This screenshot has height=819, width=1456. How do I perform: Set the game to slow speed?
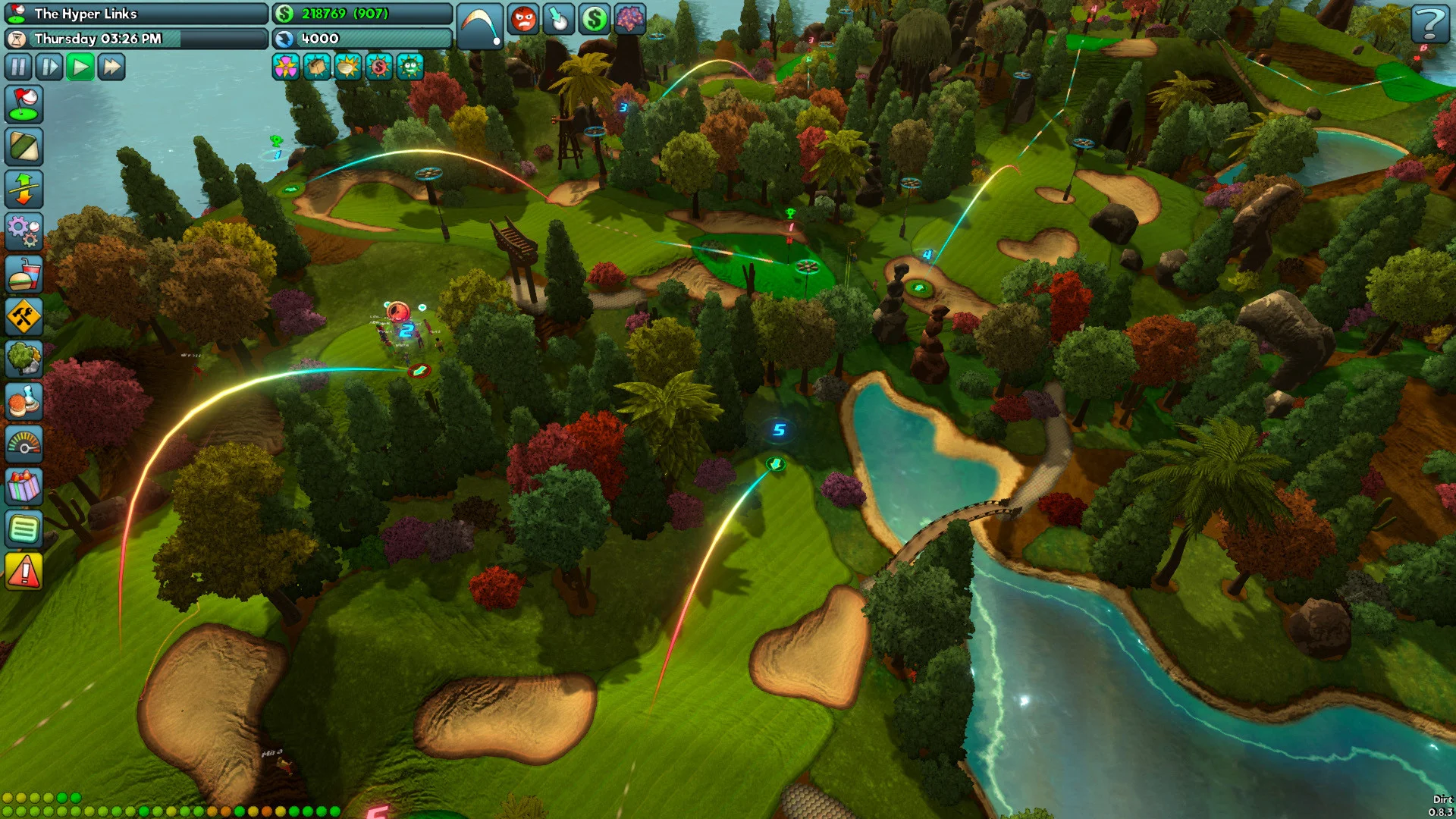49,67
